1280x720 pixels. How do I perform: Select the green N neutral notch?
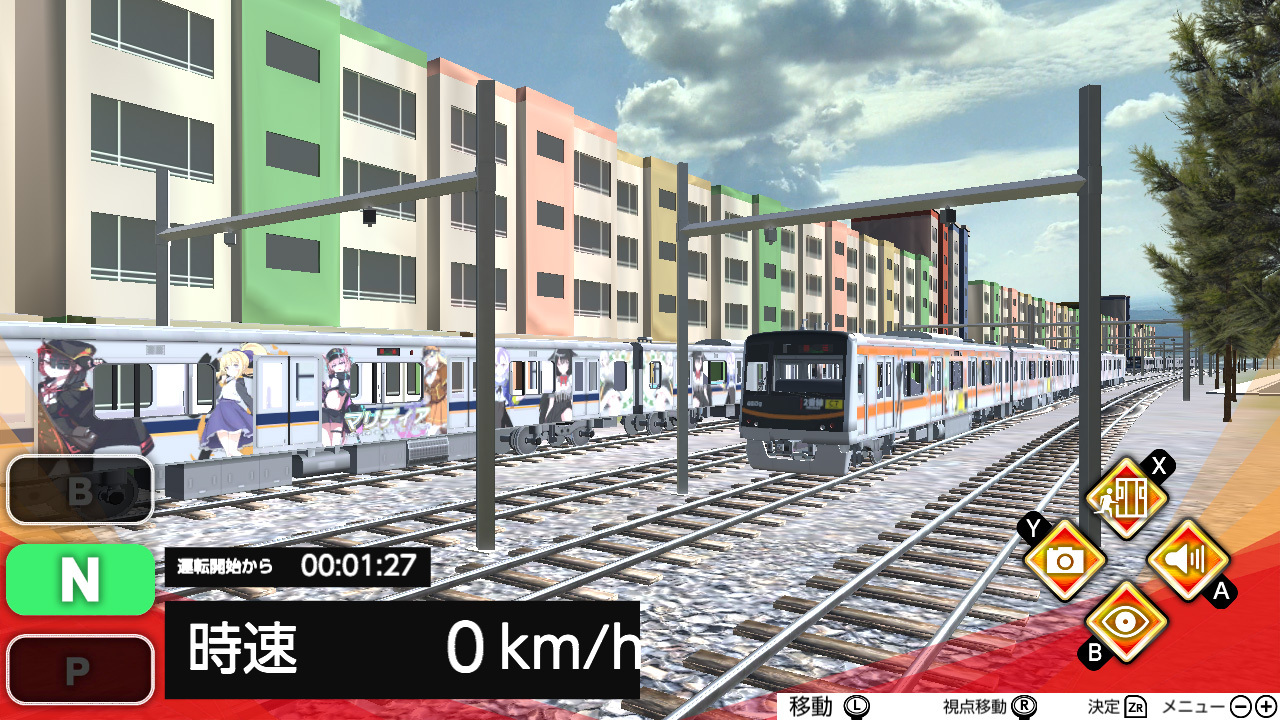pyautogui.click(x=80, y=579)
